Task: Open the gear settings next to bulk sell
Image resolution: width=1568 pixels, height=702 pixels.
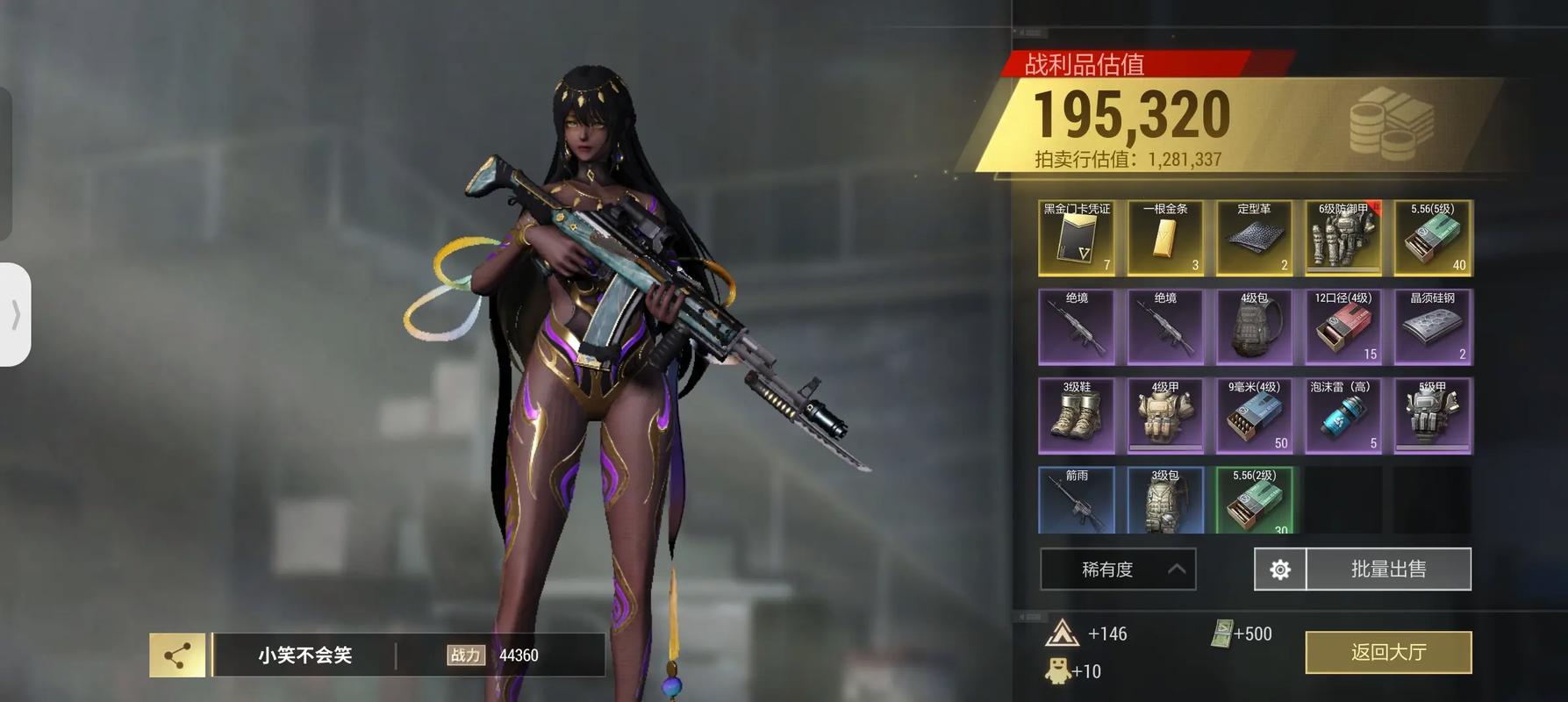Action: (x=1280, y=569)
